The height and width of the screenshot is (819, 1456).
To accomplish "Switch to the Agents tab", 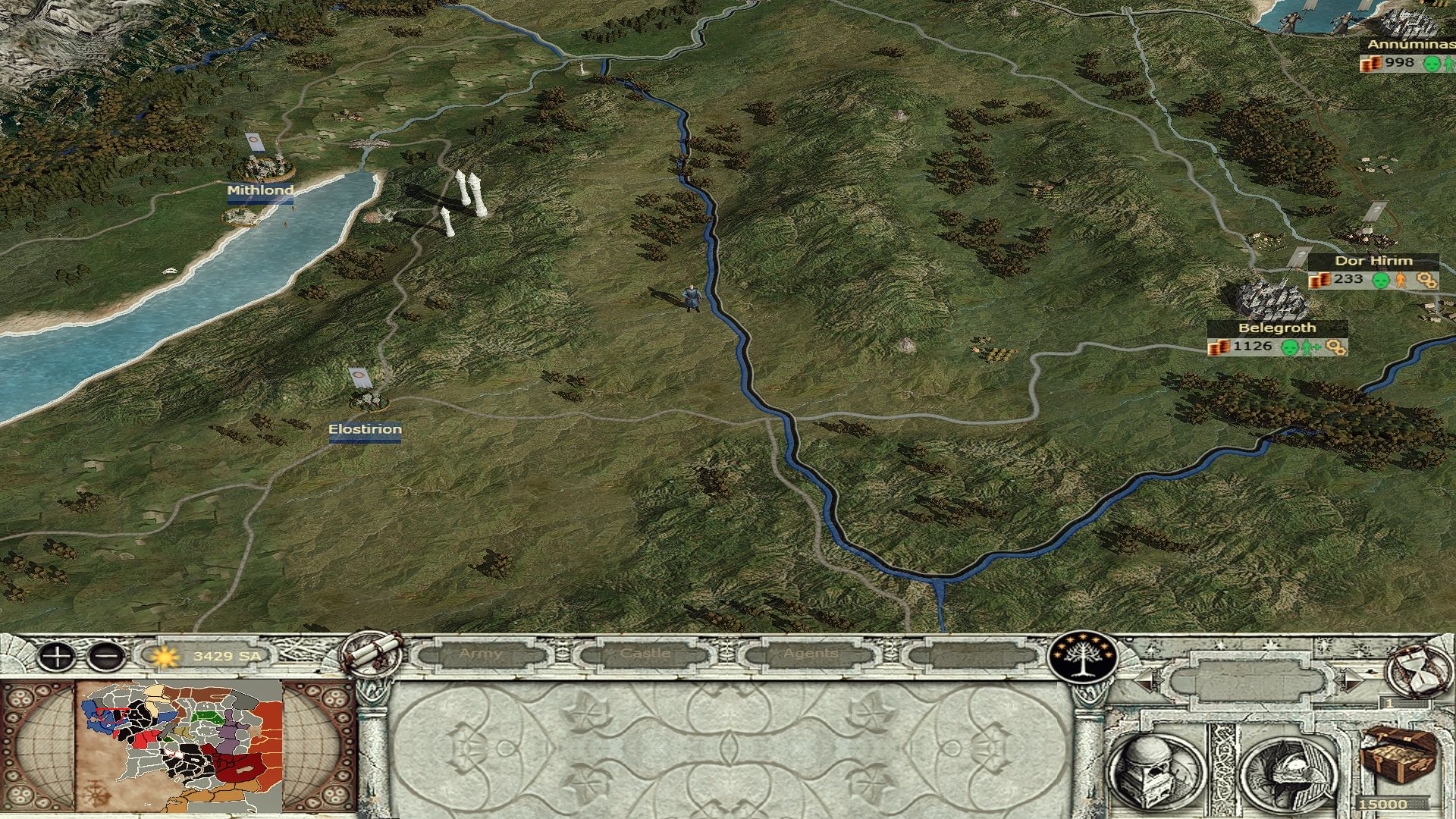I will click(810, 654).
